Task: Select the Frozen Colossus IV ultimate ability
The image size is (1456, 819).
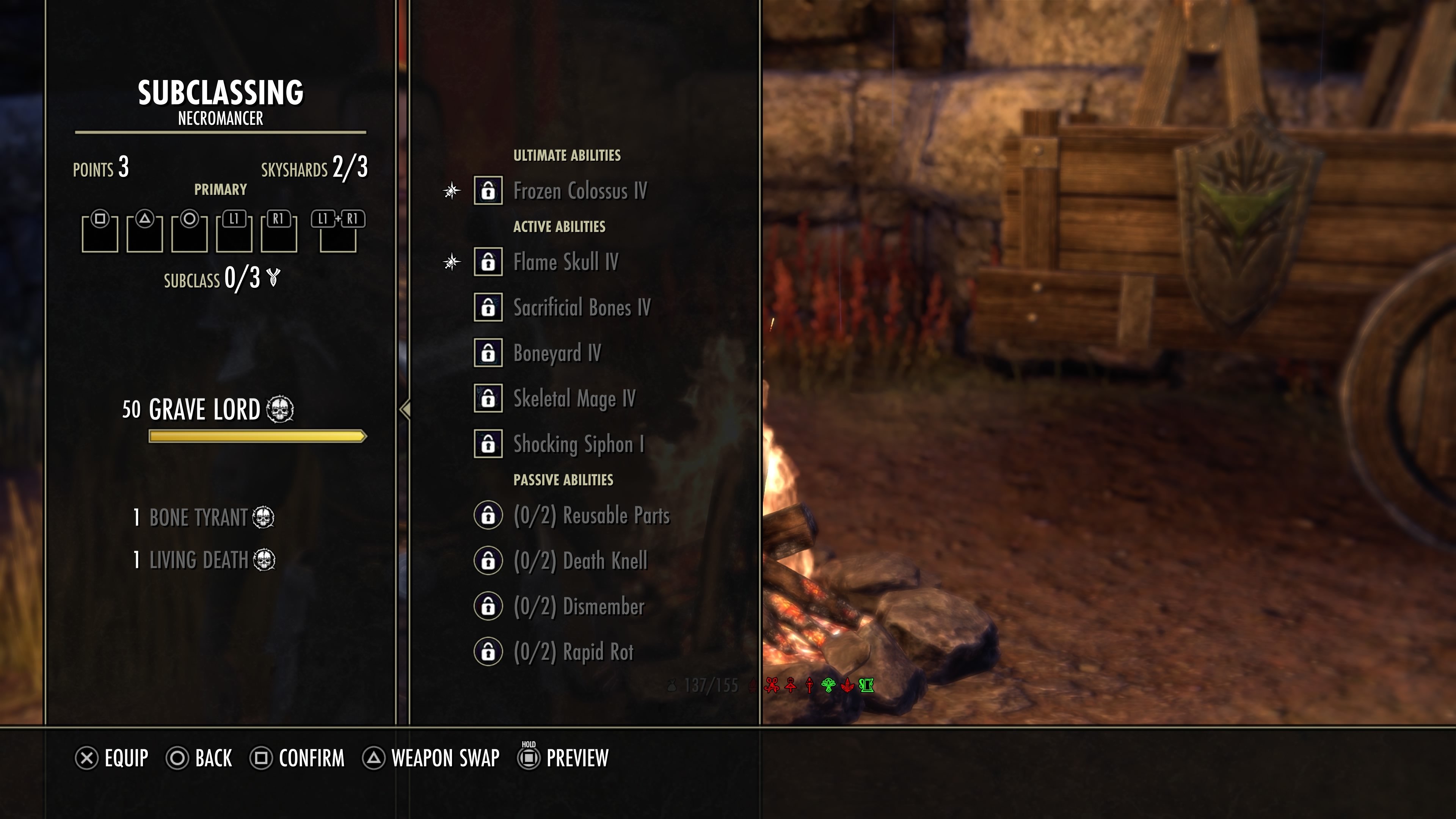Action: (x=579, y=191)
